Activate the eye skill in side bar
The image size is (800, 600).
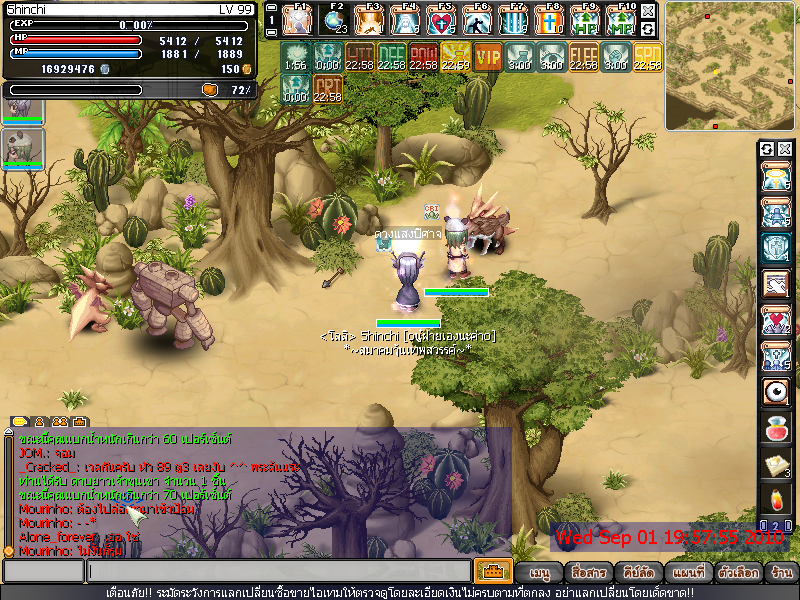[x=774, y=391]
